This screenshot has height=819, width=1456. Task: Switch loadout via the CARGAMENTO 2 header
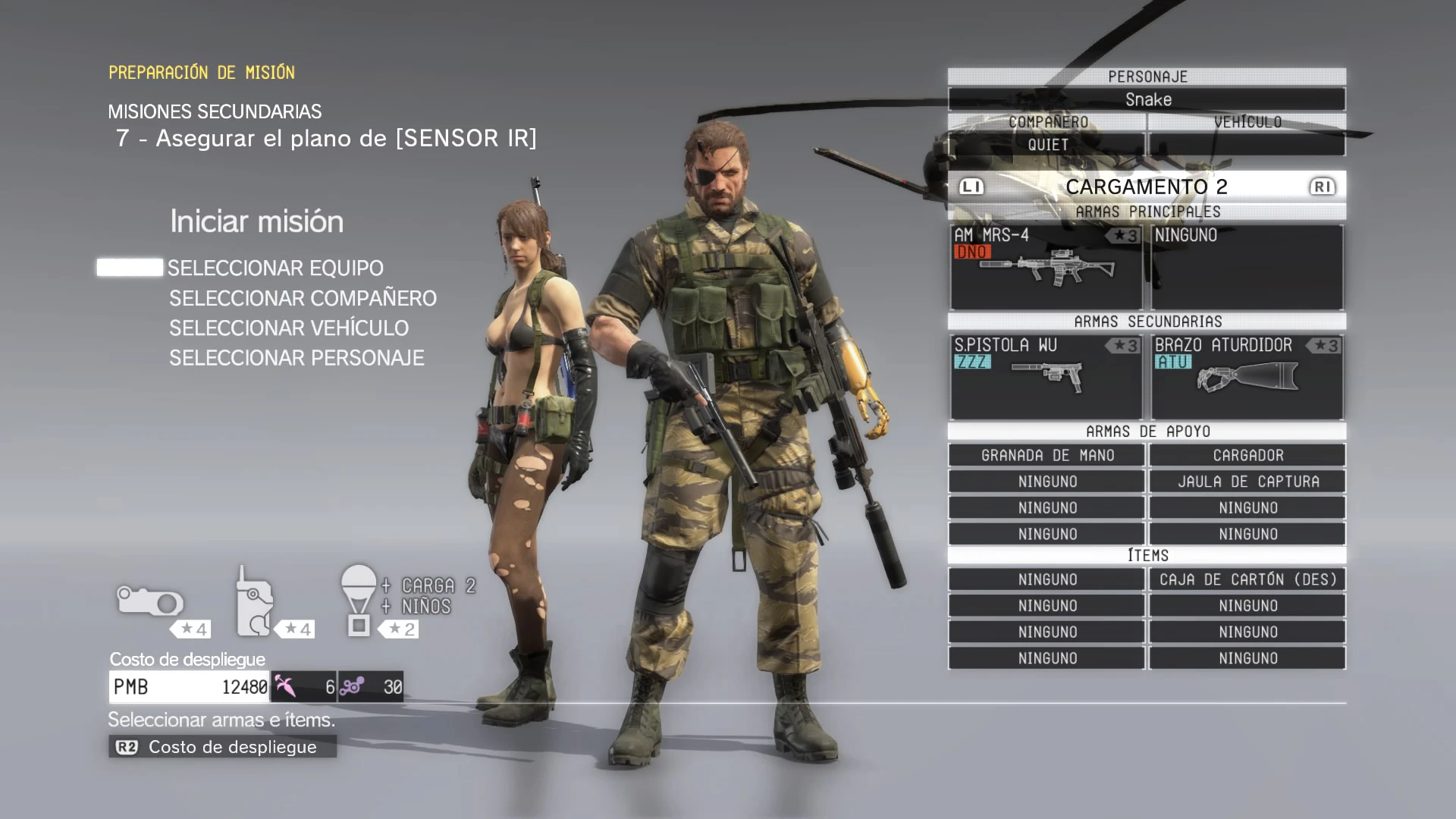[x=1147, y=187]
